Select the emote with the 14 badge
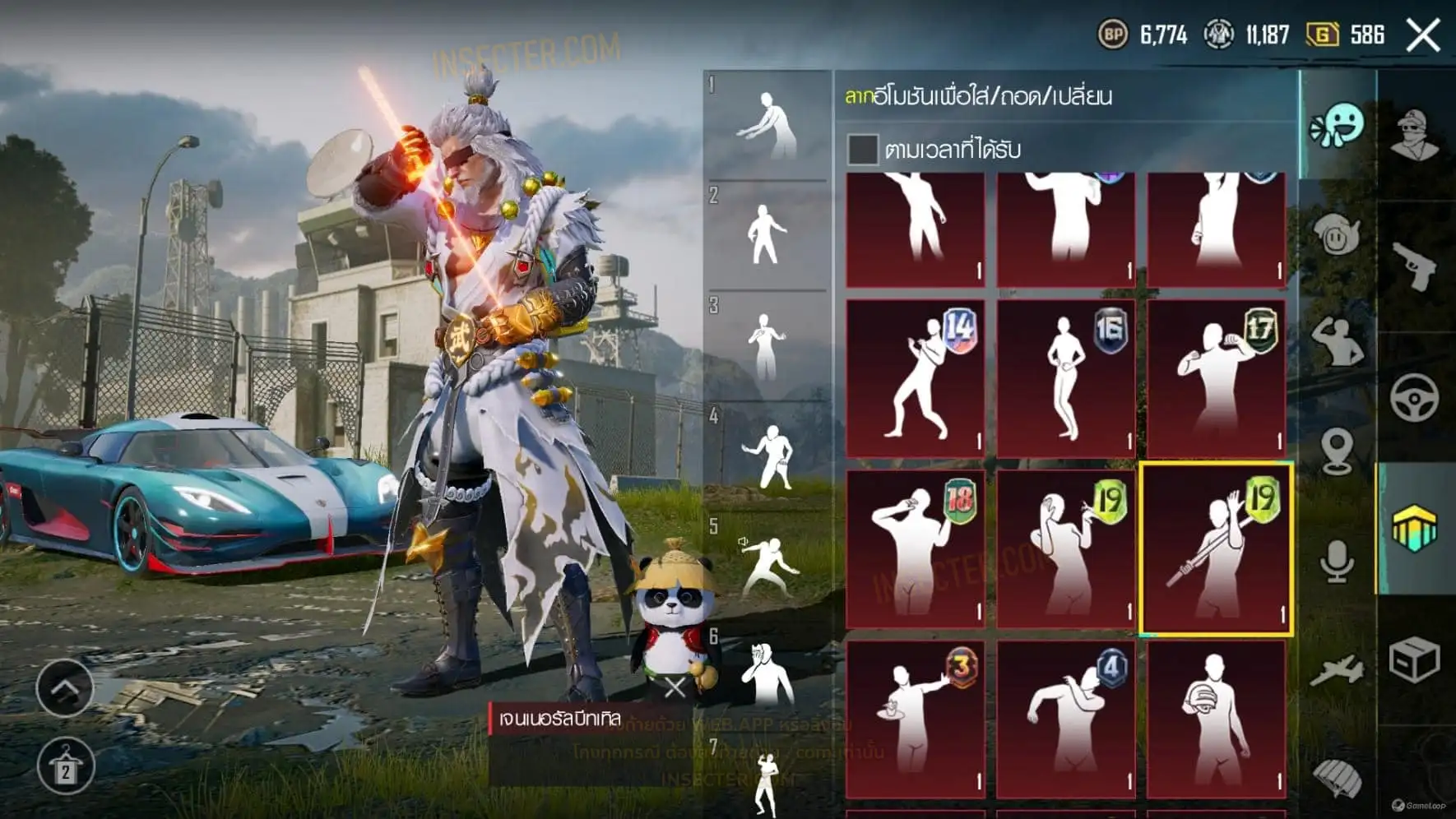The height and width of the screenshot is (819, 1456). (x=916, y=377)
